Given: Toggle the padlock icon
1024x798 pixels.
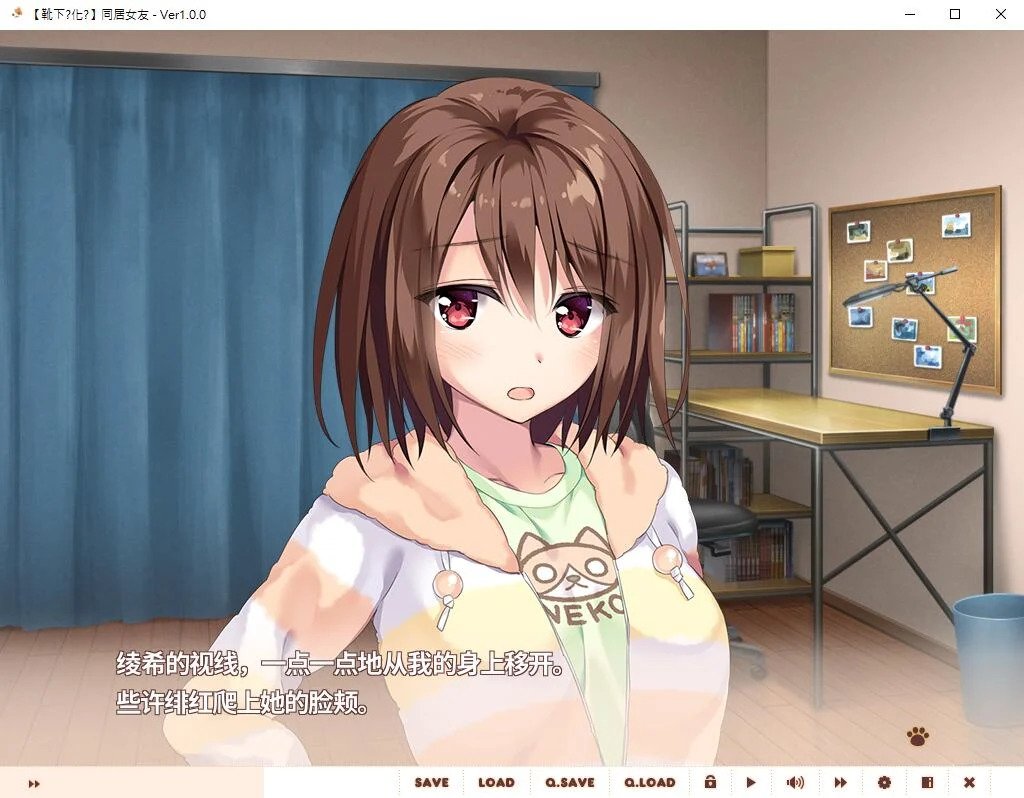Looking at the screenshot, I should [x=710, y=782].
